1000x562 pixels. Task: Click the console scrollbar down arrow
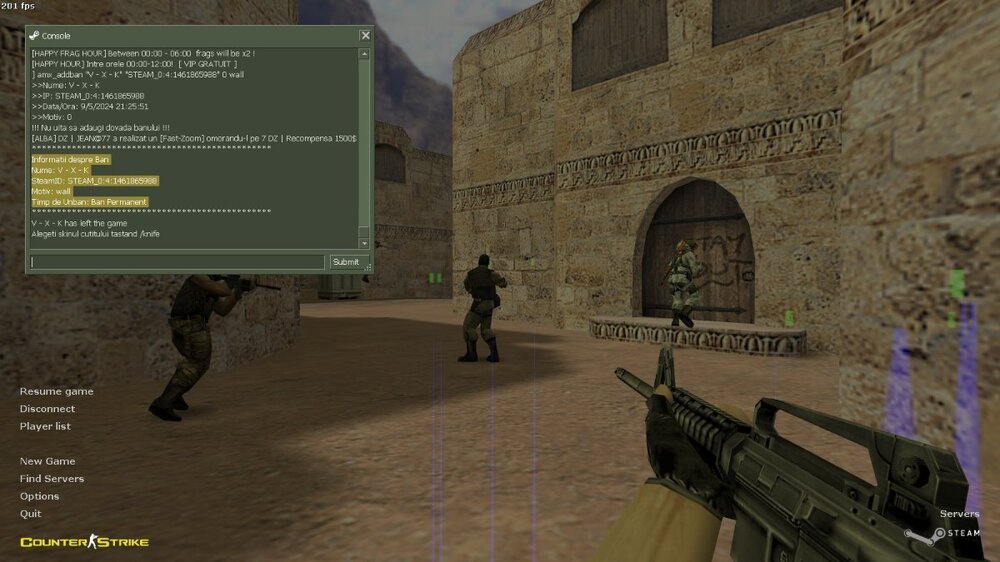[364, 243]
